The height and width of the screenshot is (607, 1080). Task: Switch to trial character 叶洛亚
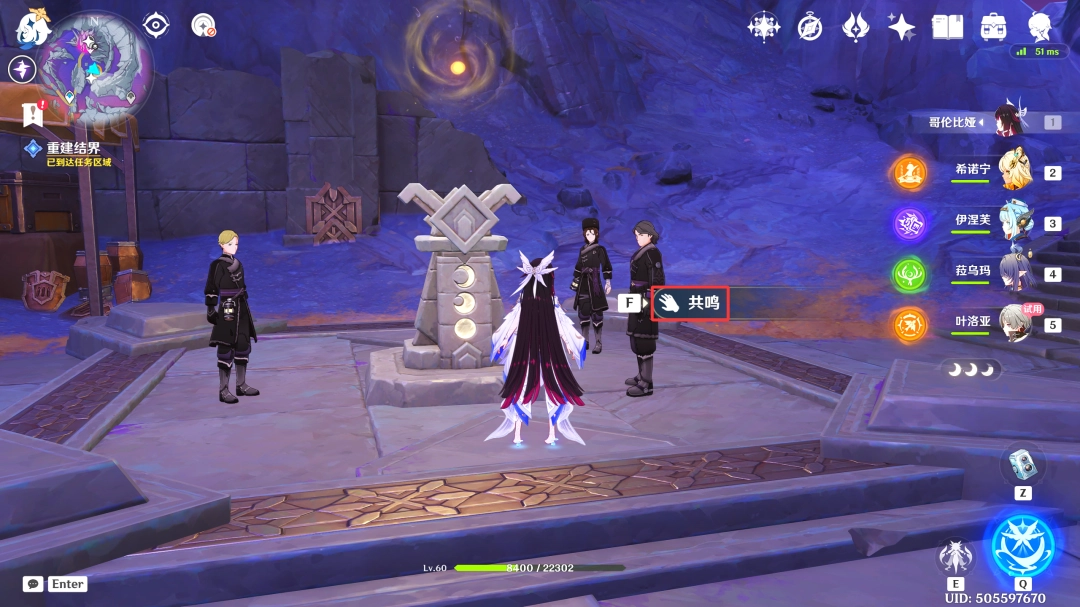coord(1015,323)
